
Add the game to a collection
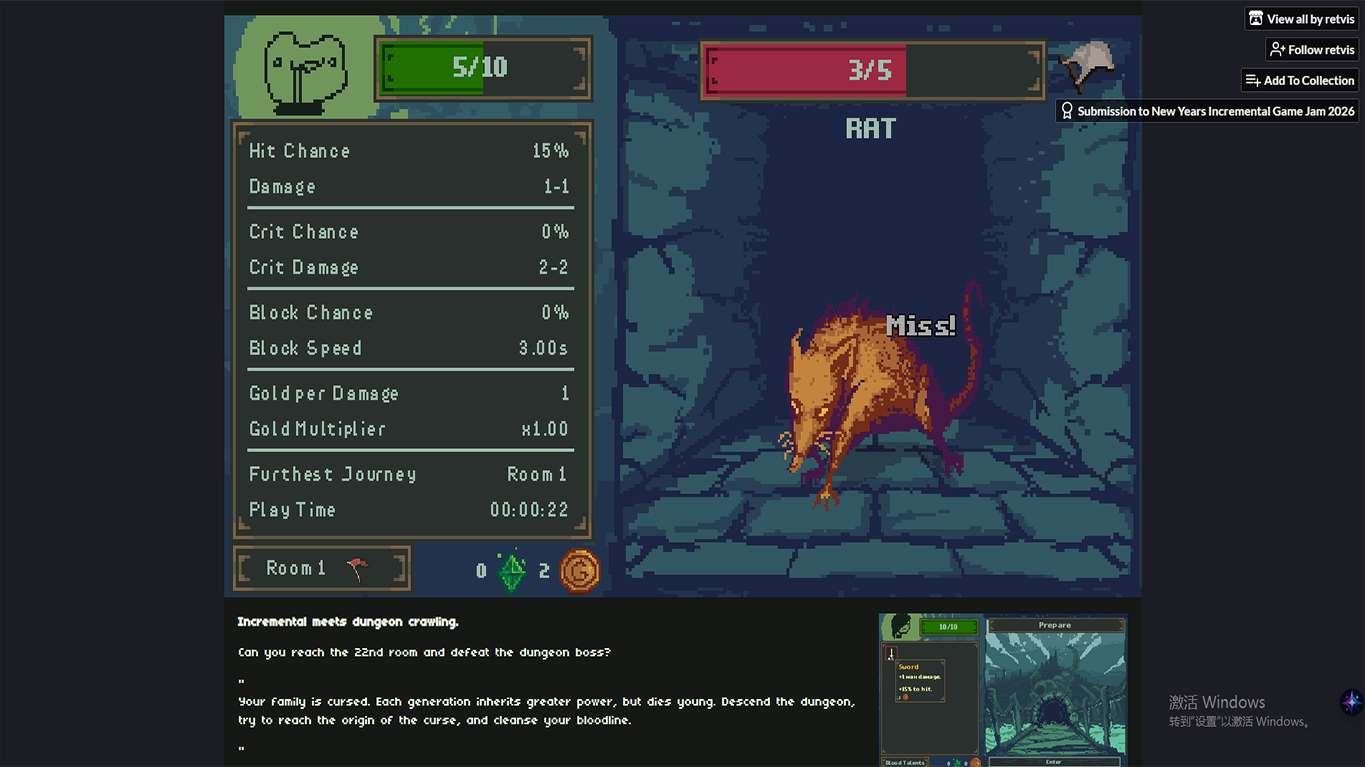pos(1299,81)
